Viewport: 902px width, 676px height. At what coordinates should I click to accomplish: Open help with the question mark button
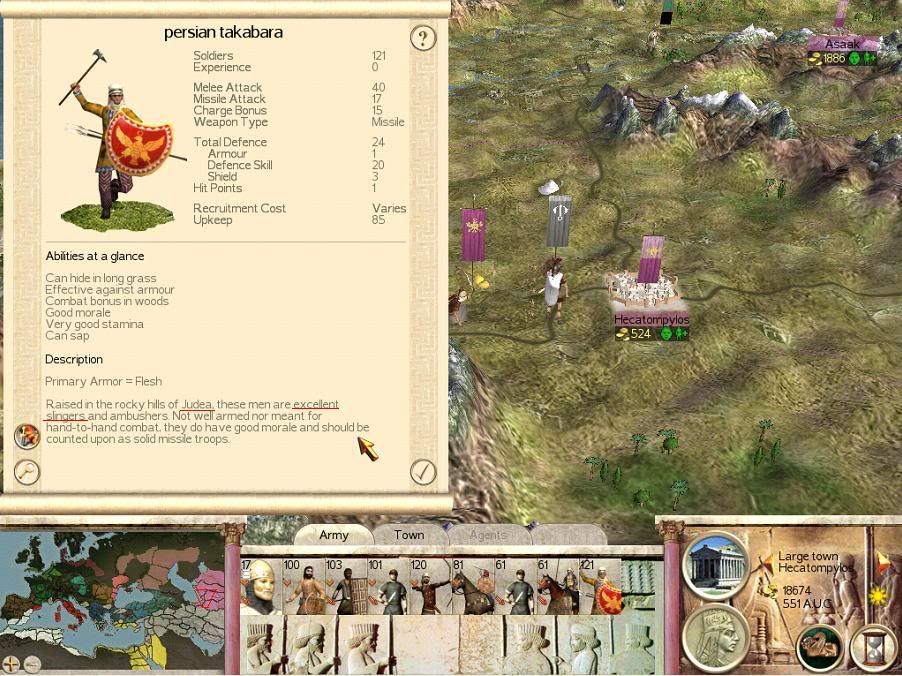click(x=423, y=39)
